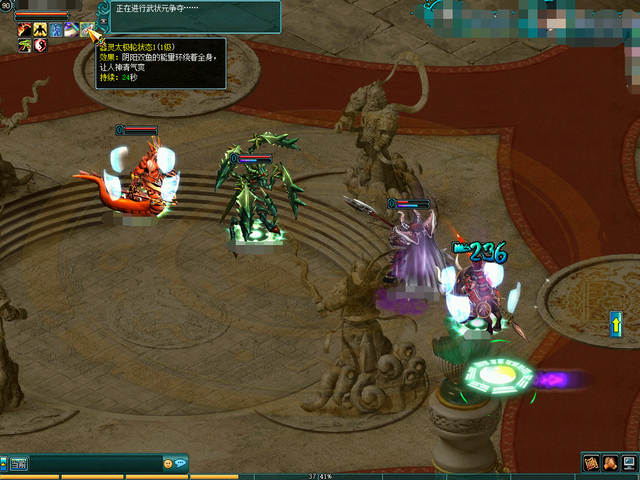Open the scroll map icon
640x480 pixels.
(591, 462)
